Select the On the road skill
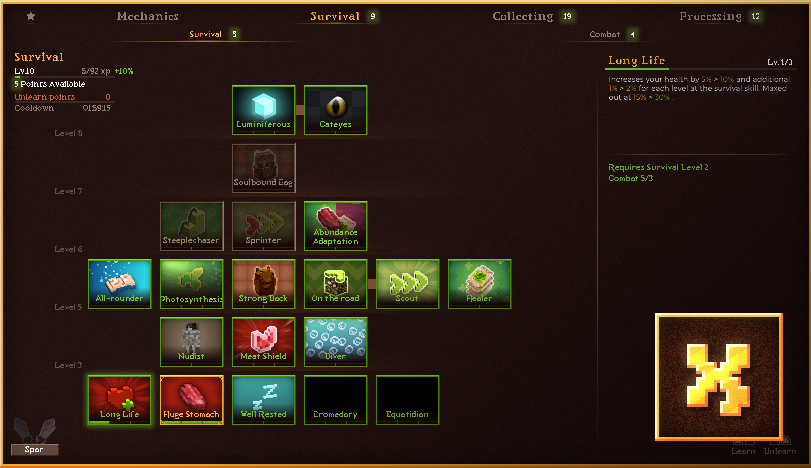 pyautogui.click(x=335, y=284)
